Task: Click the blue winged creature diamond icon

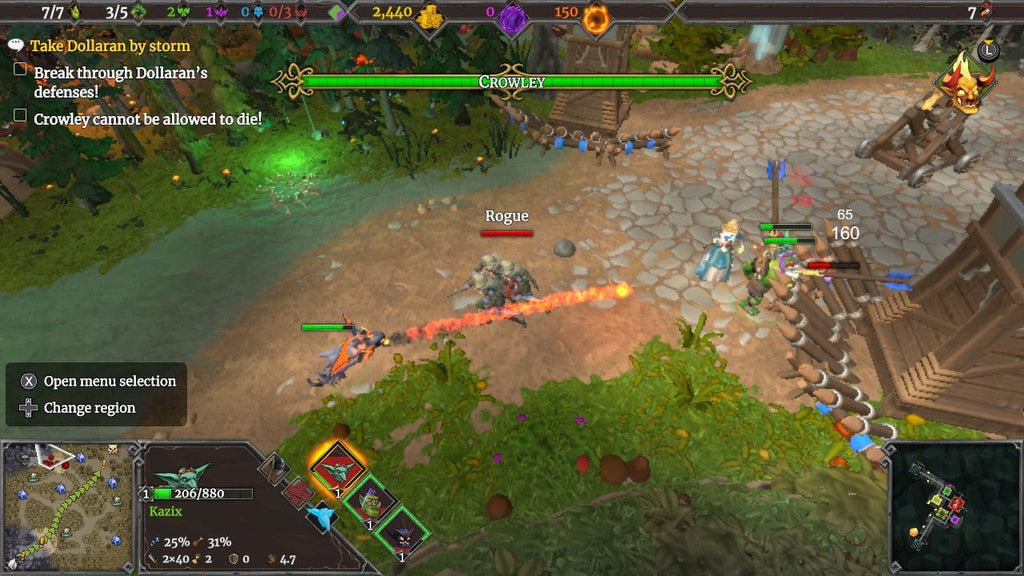Action: coord(321,515)
